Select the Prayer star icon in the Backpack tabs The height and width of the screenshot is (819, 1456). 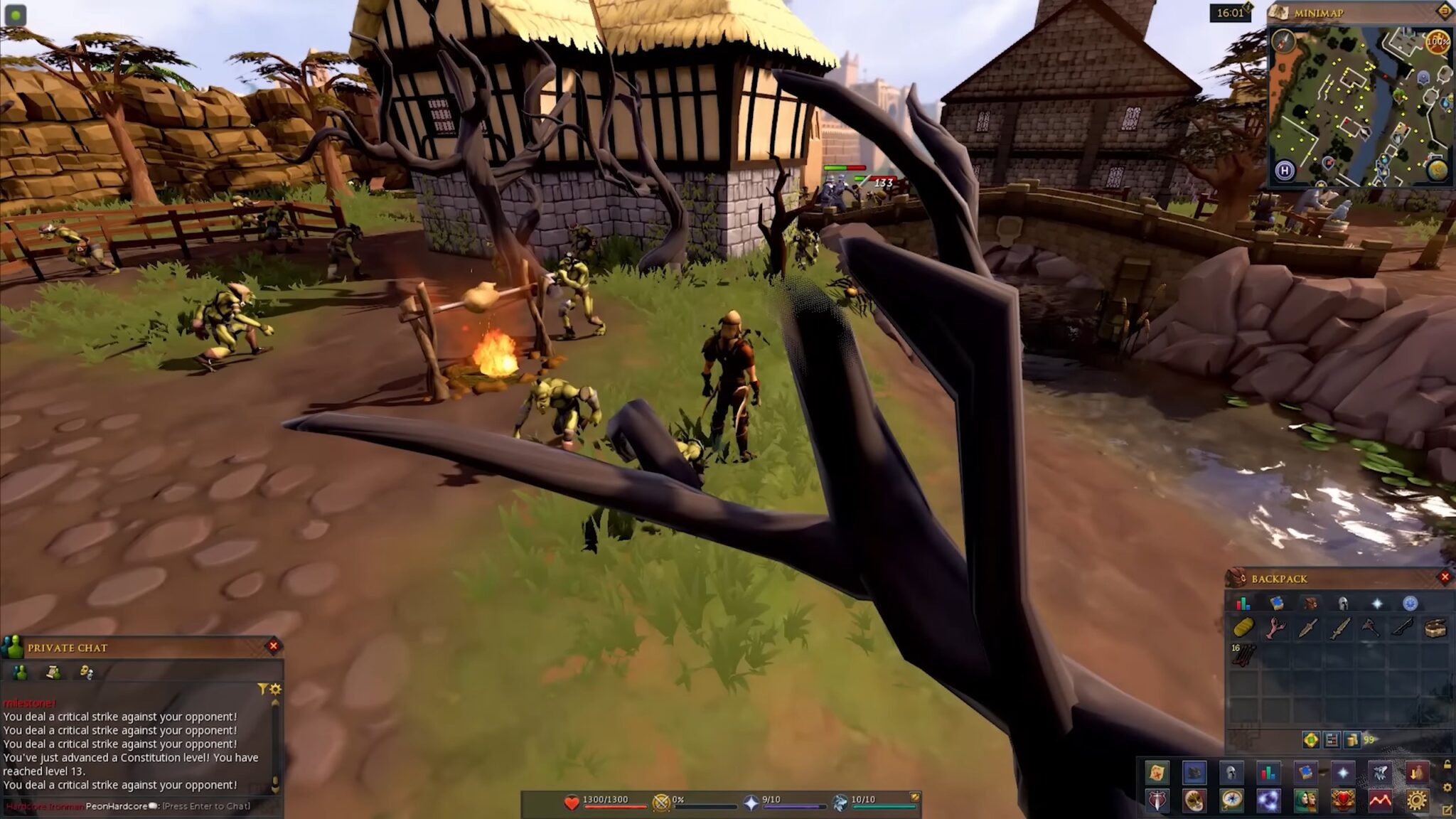[x=1377, y=603]
